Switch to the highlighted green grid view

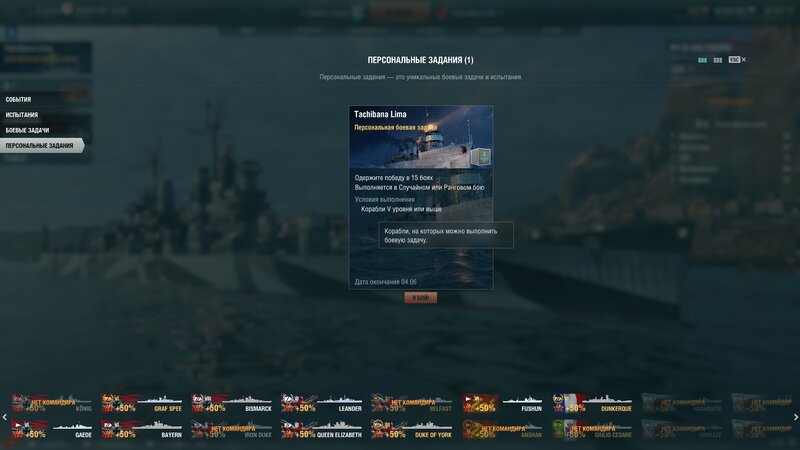pyautogui.click(x=702, y=60)
